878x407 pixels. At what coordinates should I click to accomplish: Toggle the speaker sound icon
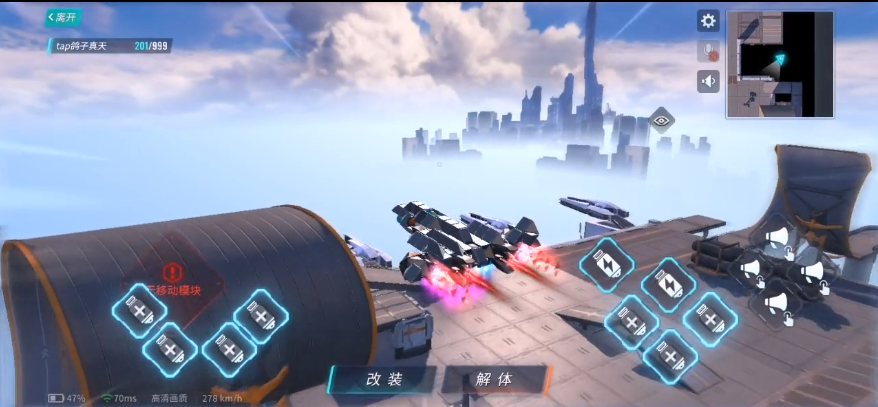coord(708,81)
